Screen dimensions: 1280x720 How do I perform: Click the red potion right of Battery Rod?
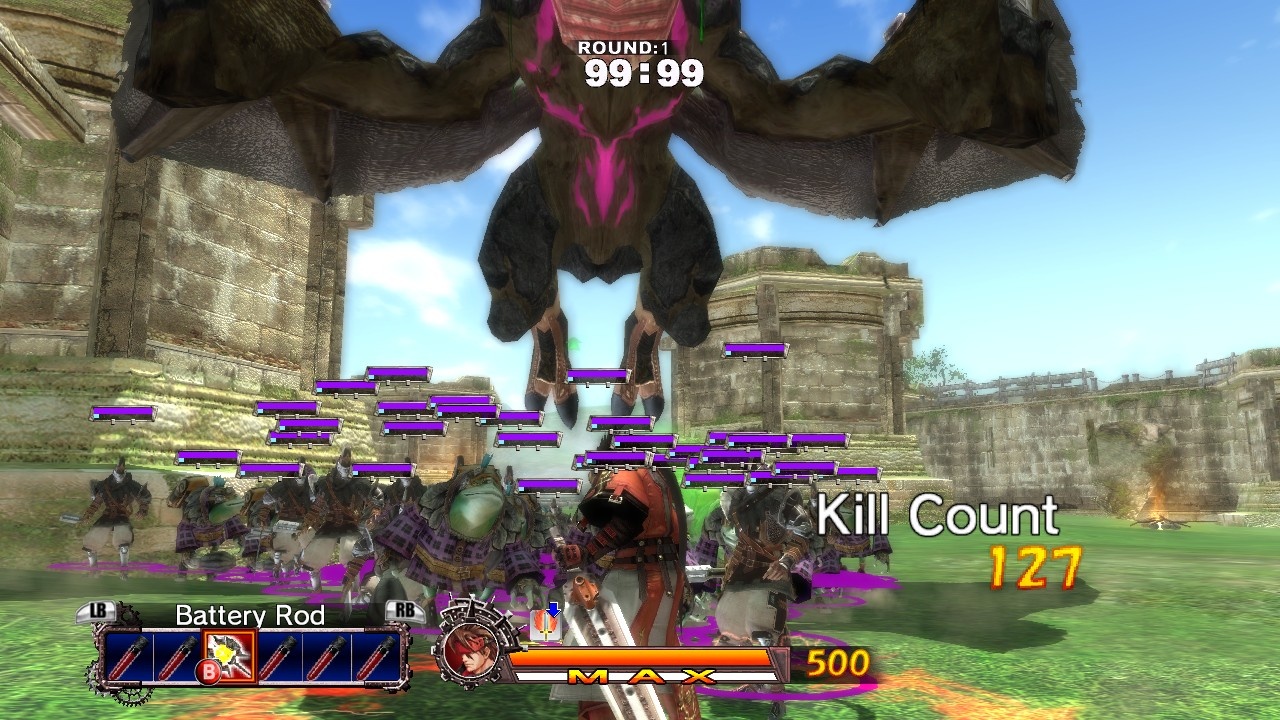point(281,655)
